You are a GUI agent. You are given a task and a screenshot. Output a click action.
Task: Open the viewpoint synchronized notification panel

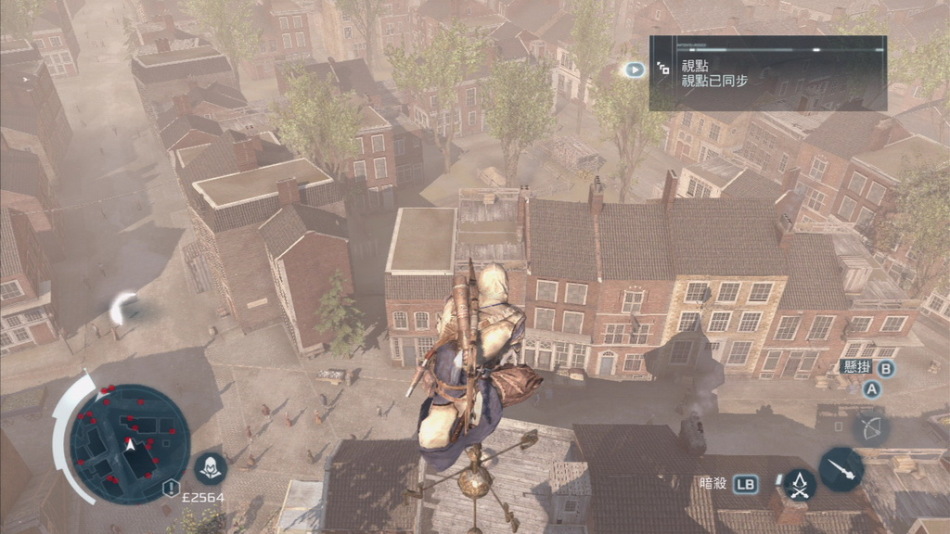point(767,73)
